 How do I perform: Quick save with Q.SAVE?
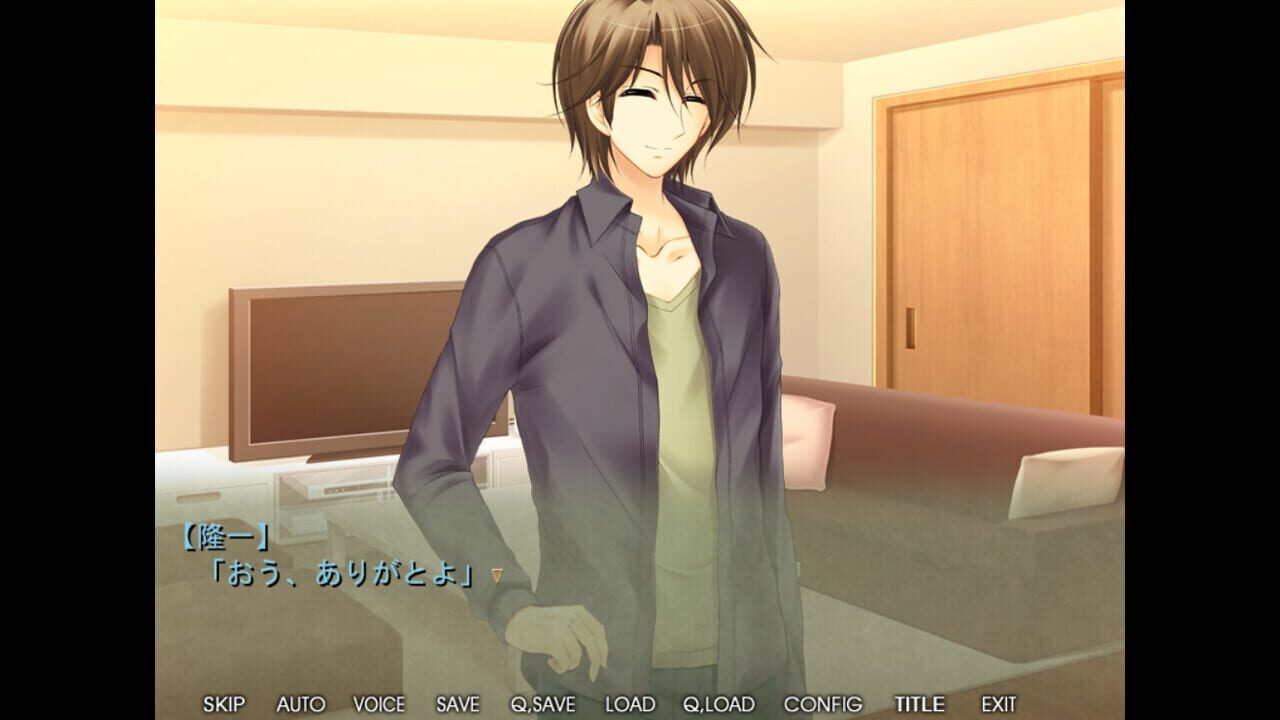click(x=543, y=704)
